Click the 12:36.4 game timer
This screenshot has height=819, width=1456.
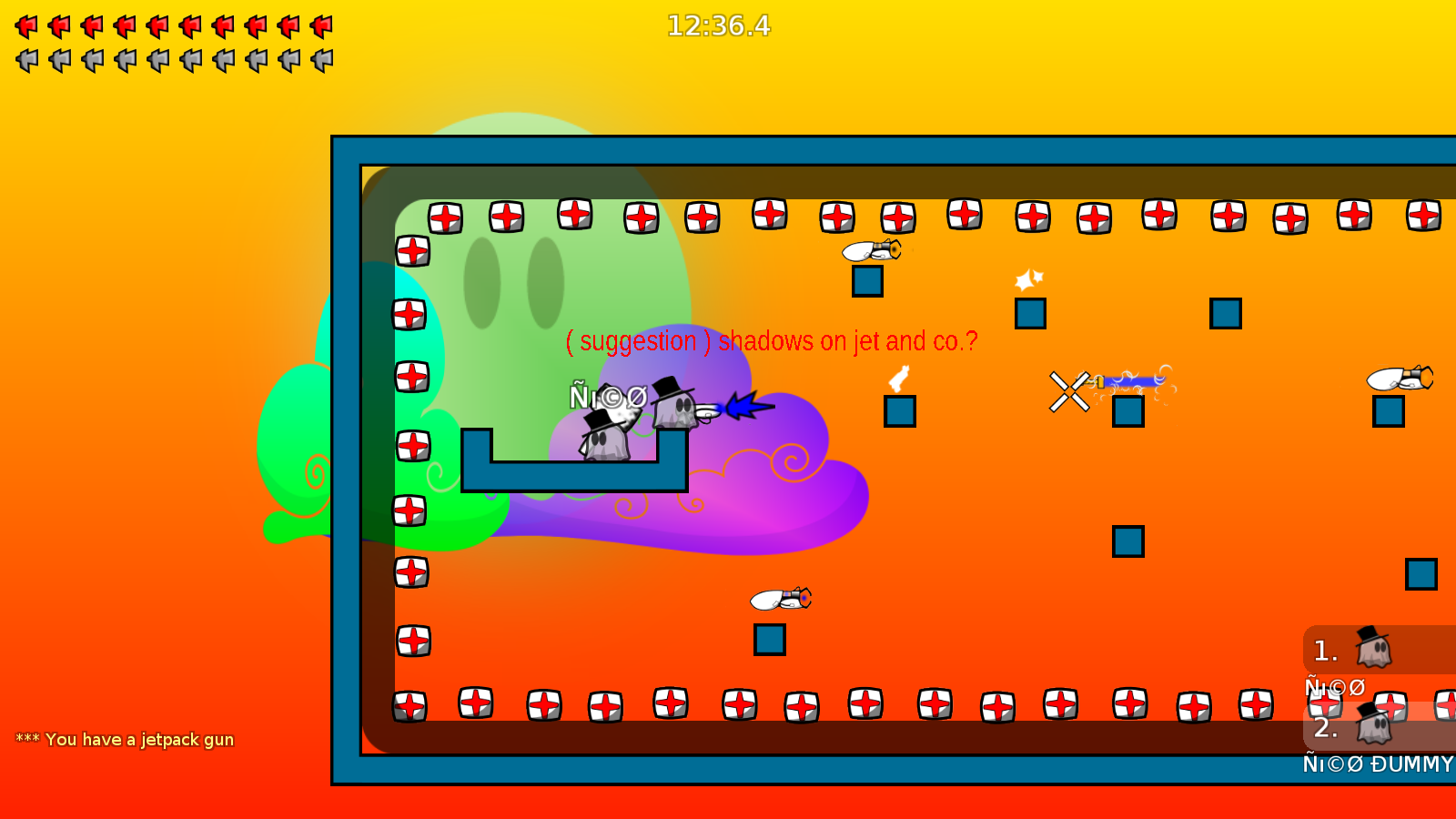click(x=718, y=26)
